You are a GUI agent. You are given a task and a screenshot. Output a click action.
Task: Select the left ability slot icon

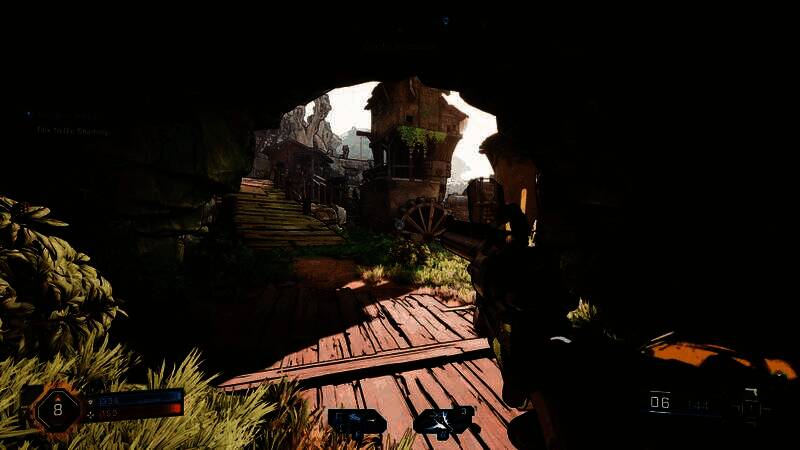pos(357,422)
